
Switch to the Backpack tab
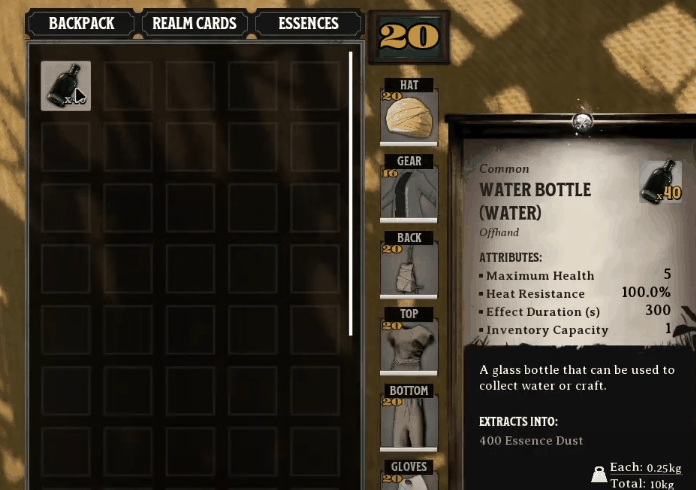[82, 23]
